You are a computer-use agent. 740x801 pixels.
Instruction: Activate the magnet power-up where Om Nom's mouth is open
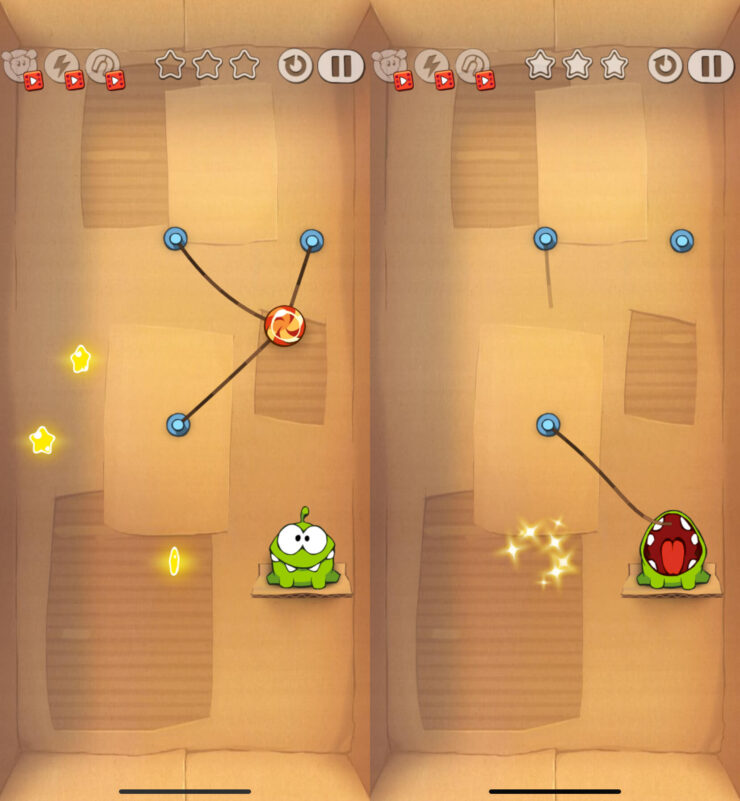473,67
